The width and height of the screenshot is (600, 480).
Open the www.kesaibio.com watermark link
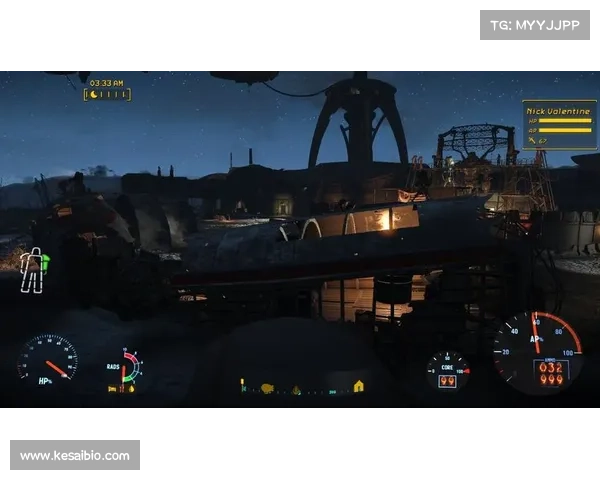click(75, 456)
